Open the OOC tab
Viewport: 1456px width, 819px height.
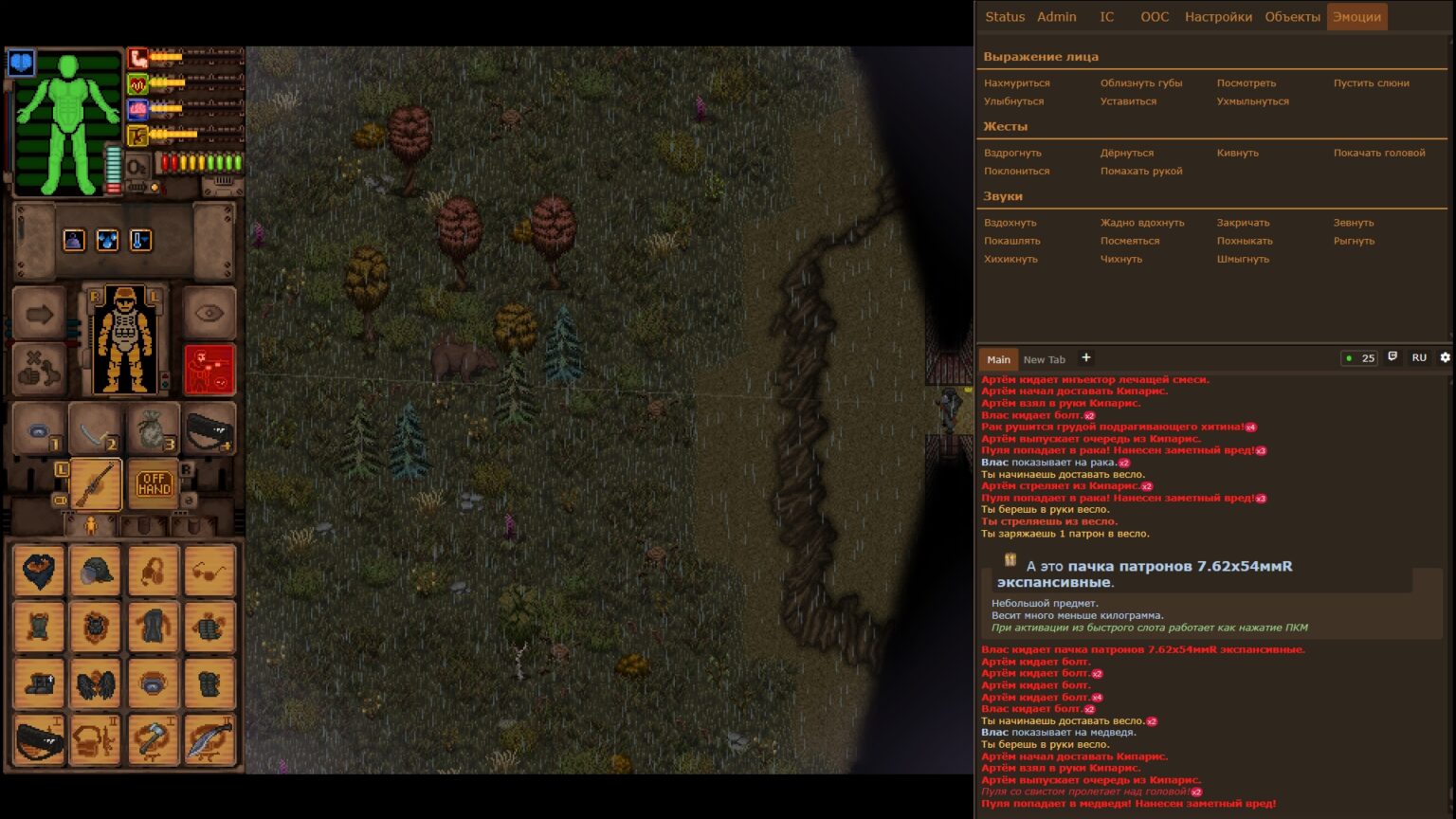1155,17
